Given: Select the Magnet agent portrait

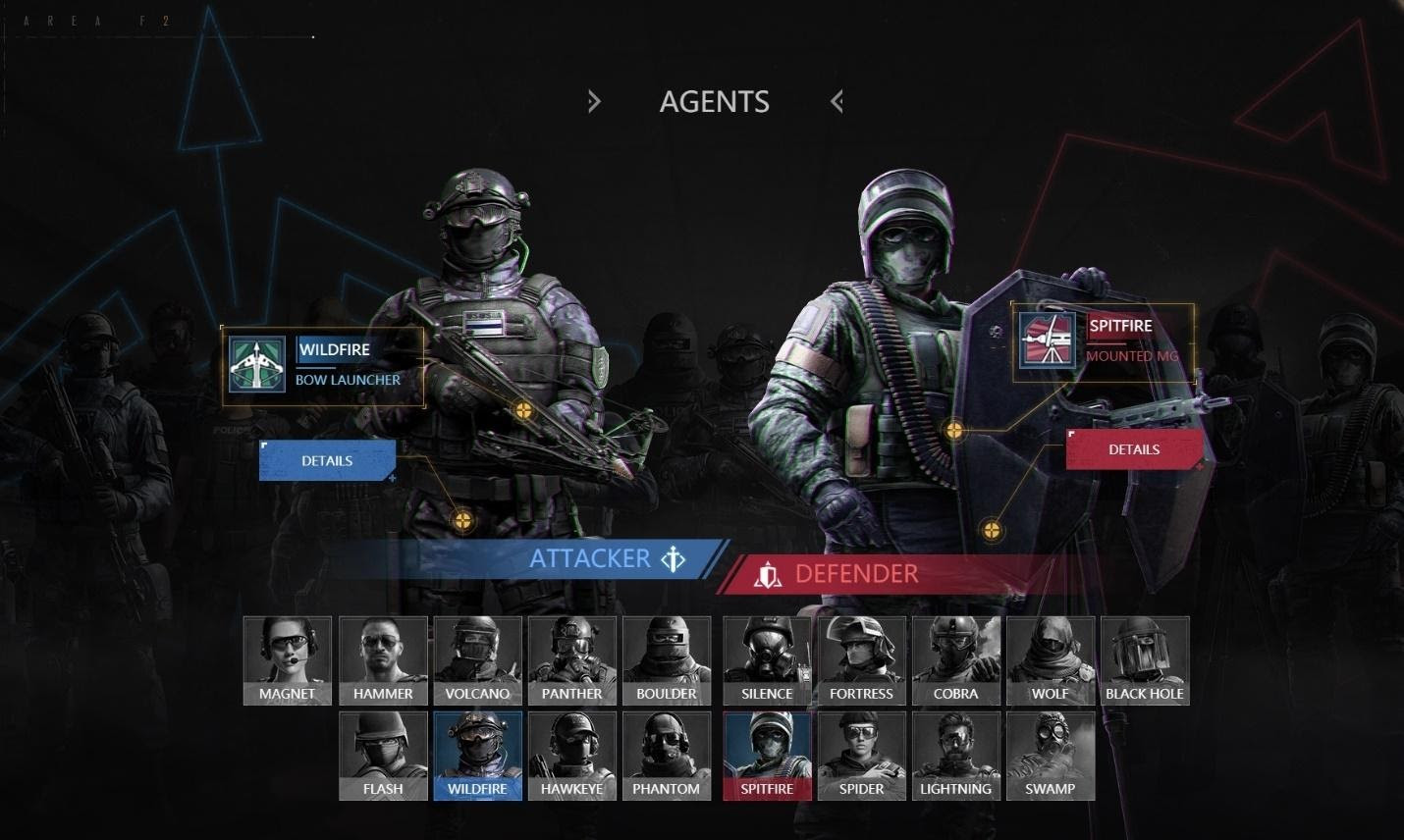Looking at the screenshot, I should (287, 659).
